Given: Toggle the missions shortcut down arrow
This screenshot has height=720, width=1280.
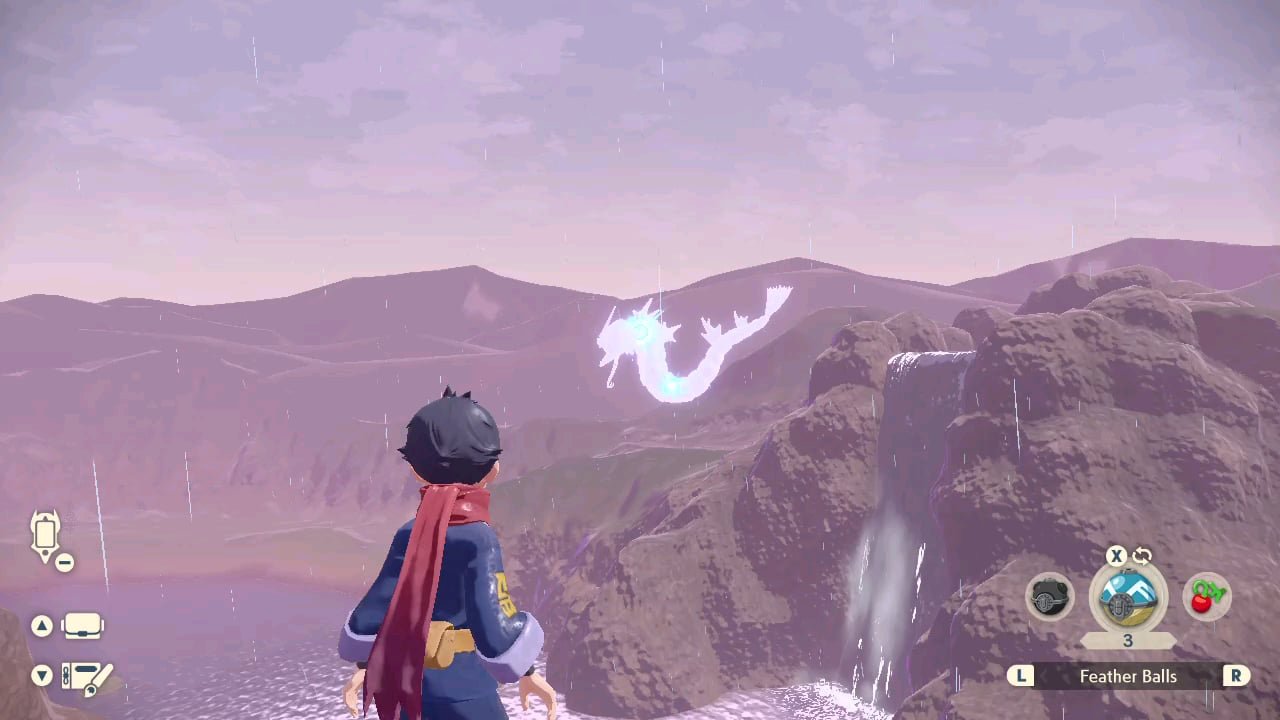Looking at the screenshot, I should tap(42, 676).
